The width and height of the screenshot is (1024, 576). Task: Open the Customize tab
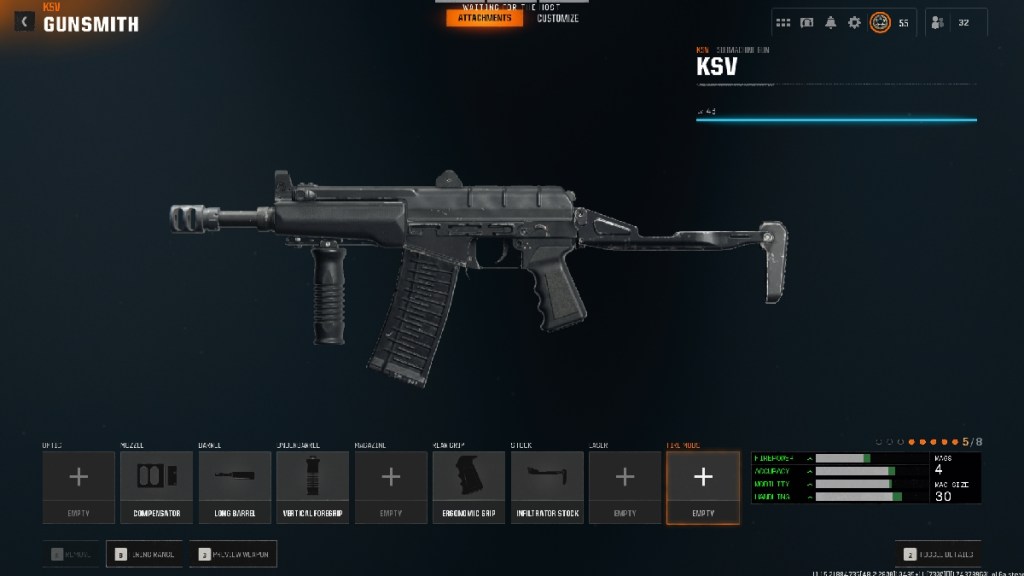(557, 18)
